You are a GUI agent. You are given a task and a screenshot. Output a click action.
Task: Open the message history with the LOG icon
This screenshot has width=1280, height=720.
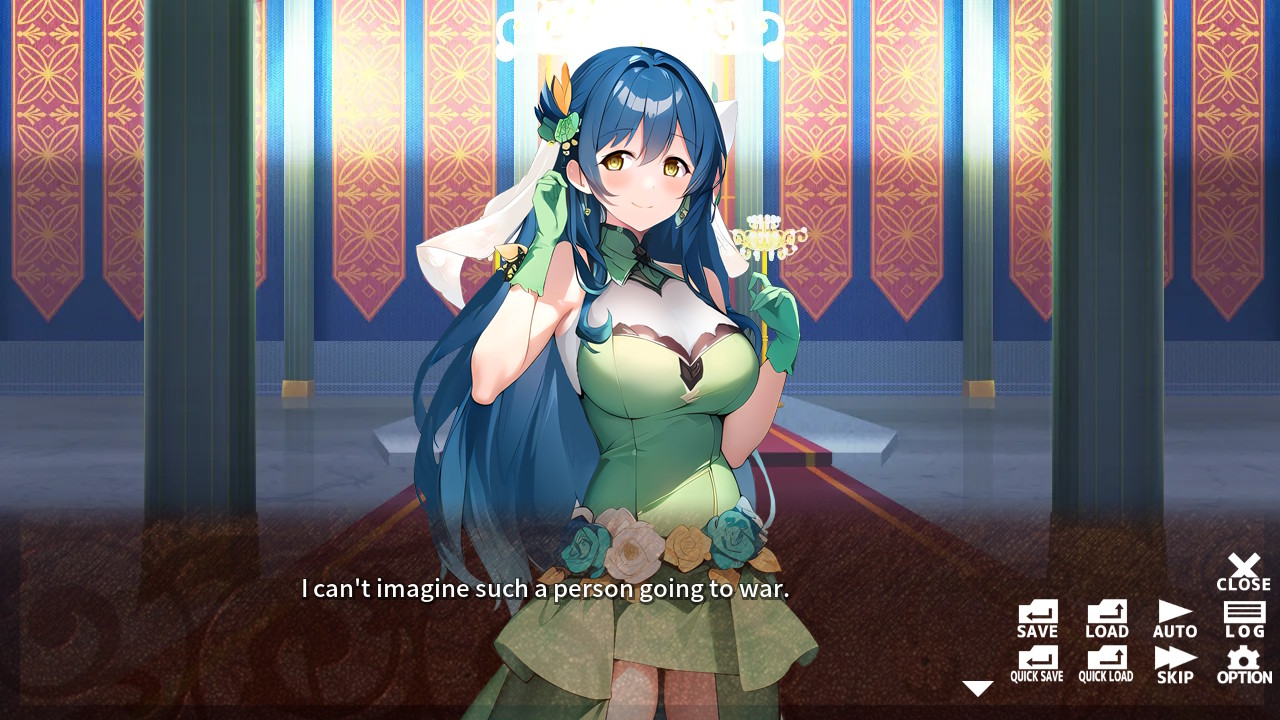1244,613
